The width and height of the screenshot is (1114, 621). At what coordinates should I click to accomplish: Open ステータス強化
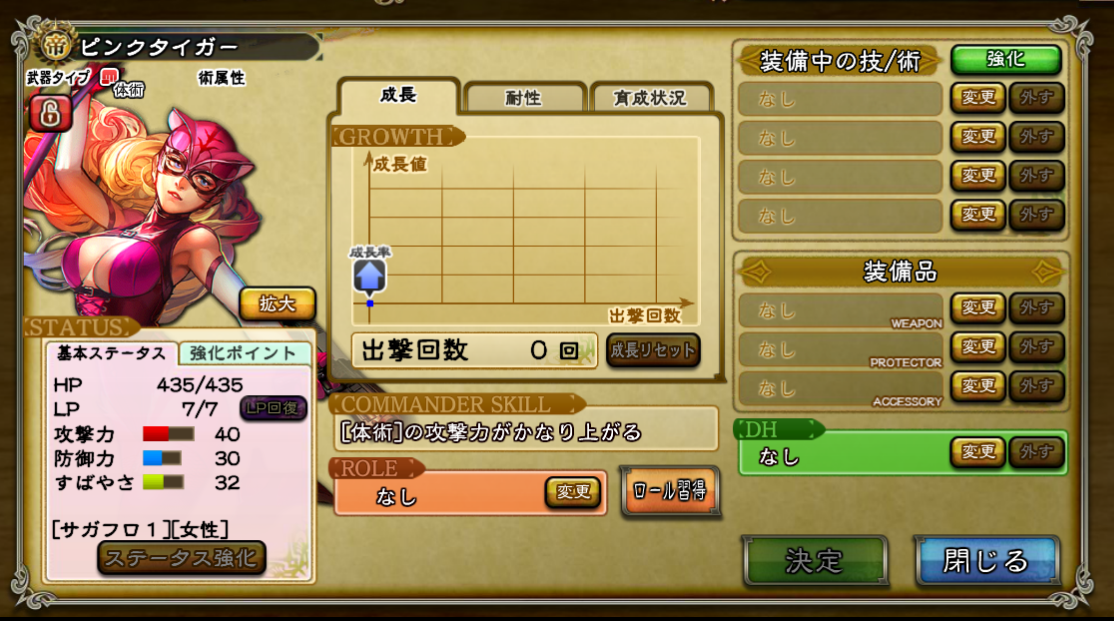click(181, 557)
